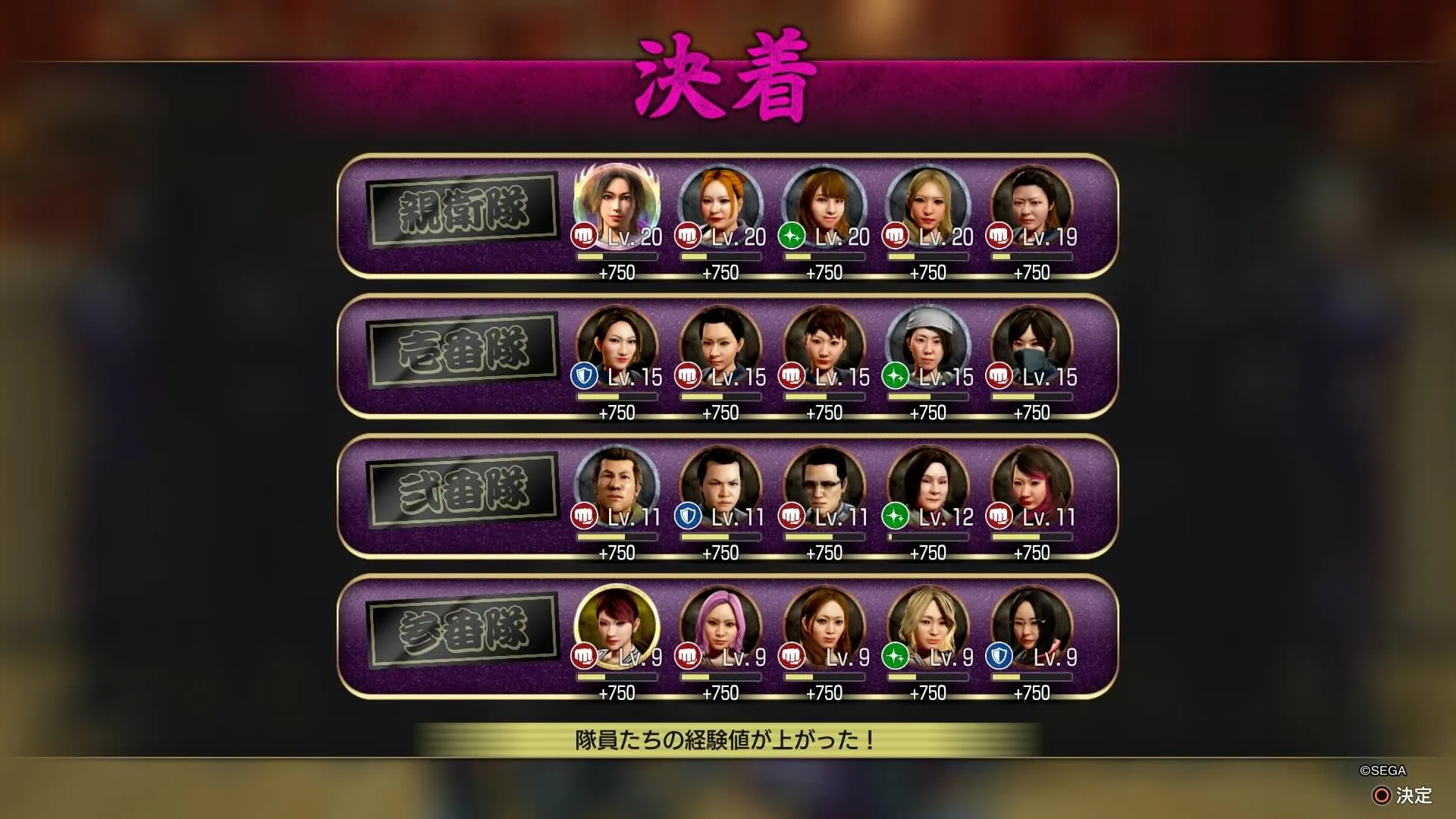Click the experience progress bar under Lv. 12
This screenshot has height=819, width=1456.
pyautogui.click(x=929, y=535)
